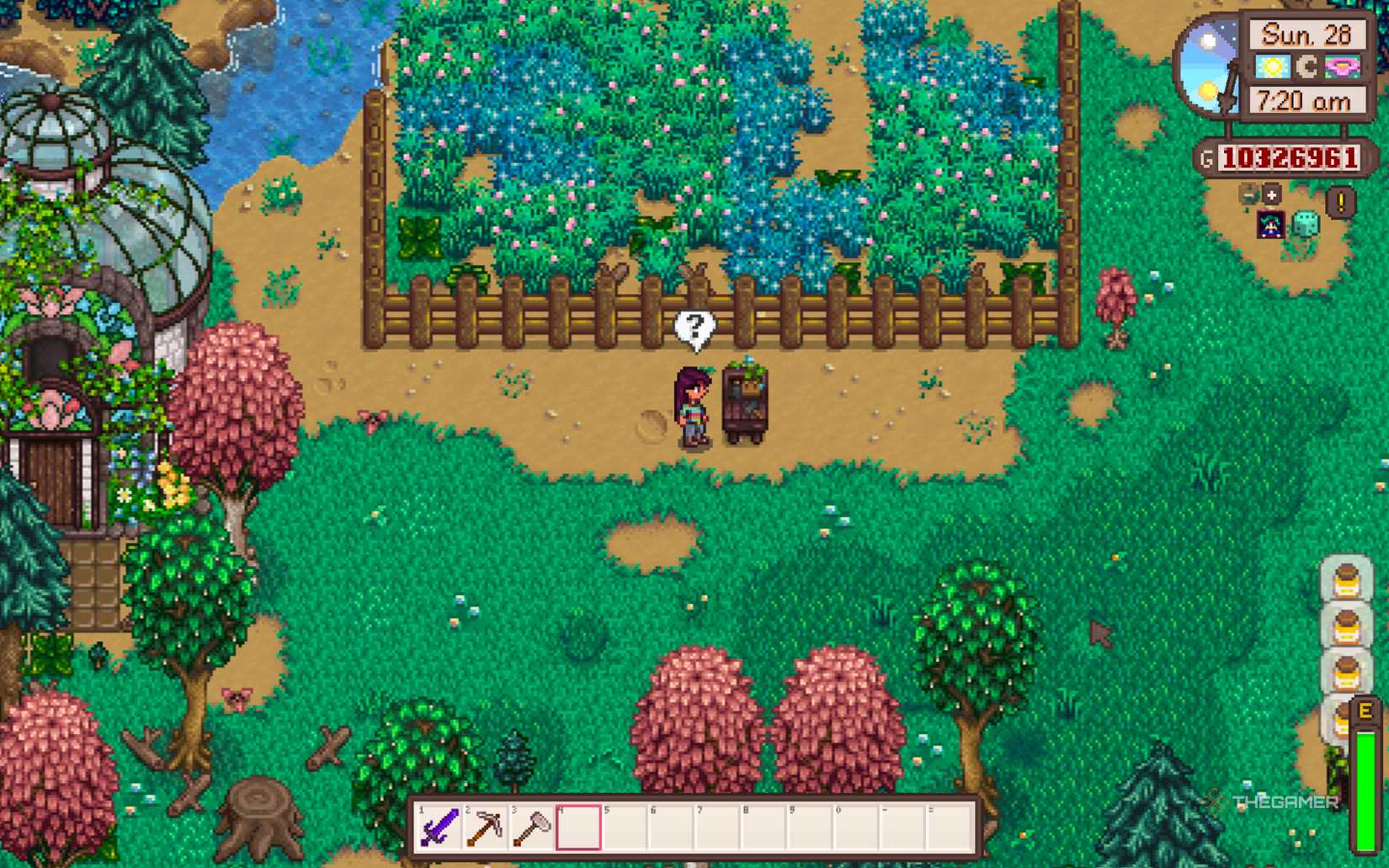Viewport: 1389px width, 868px height.
Task: Click the traveling cart next to the player
Action: (x=744, y=400)
